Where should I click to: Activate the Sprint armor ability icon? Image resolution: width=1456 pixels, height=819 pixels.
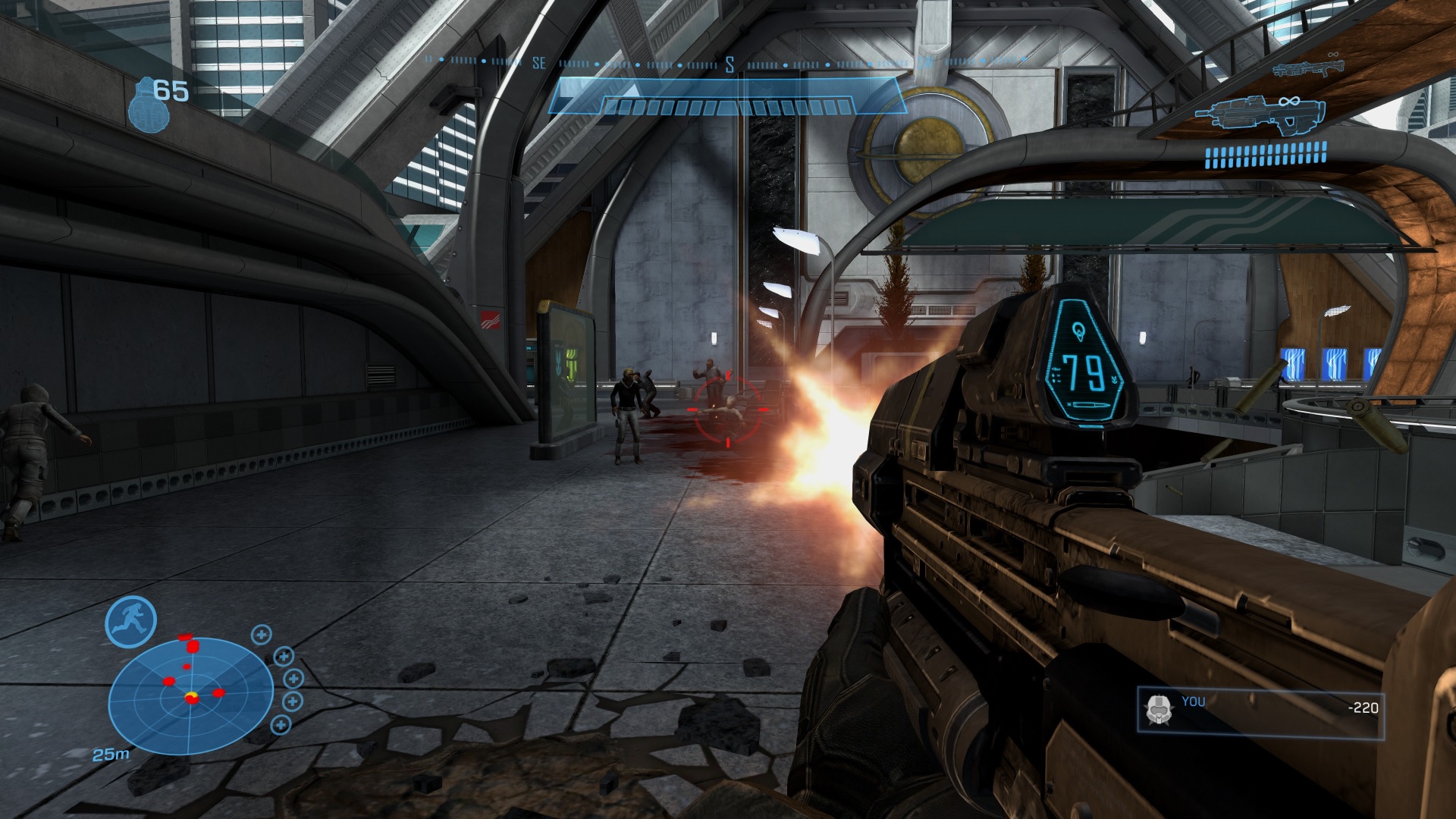pyautogui.click(x=130, y=622)
